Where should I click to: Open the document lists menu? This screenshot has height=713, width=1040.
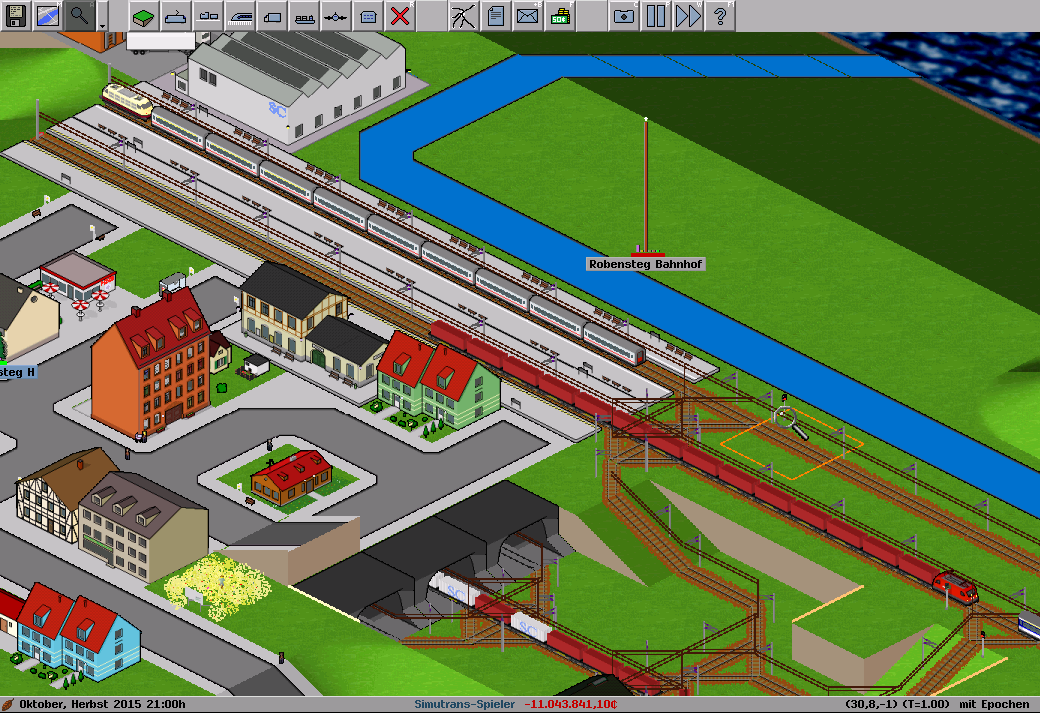[495, 15]
